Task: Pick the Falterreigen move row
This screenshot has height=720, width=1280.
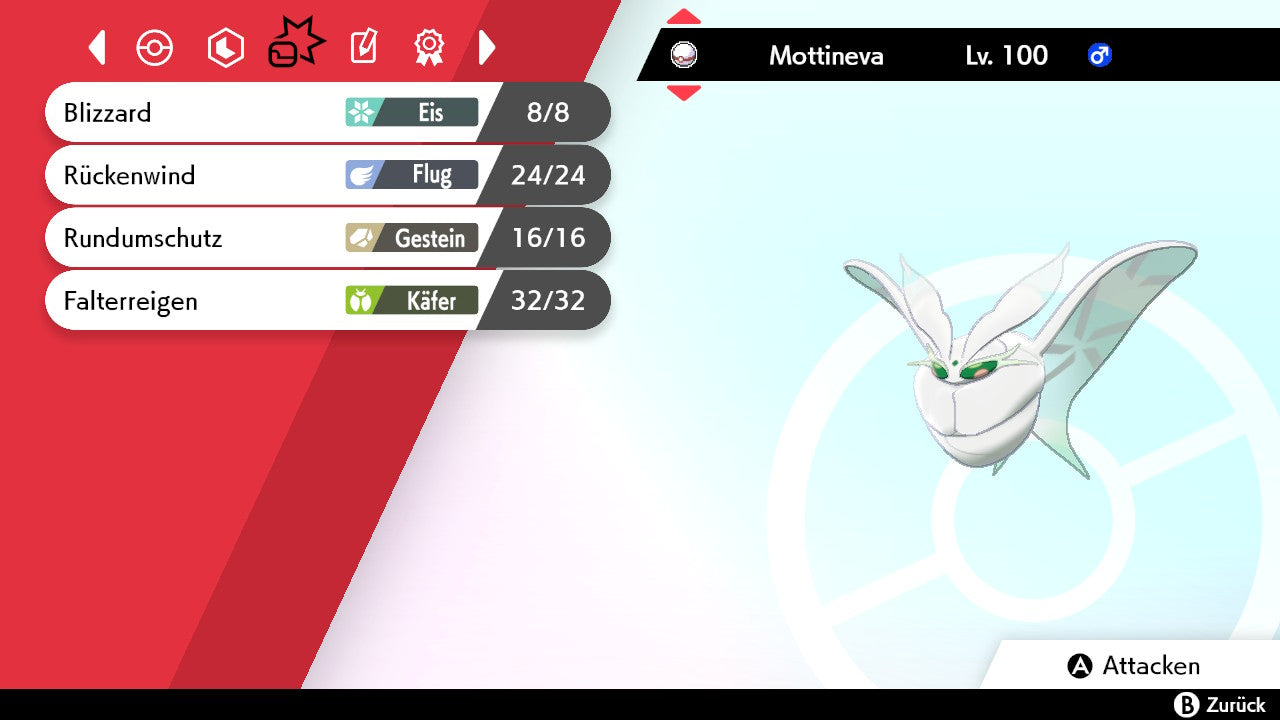Action: tap(326, 300)
